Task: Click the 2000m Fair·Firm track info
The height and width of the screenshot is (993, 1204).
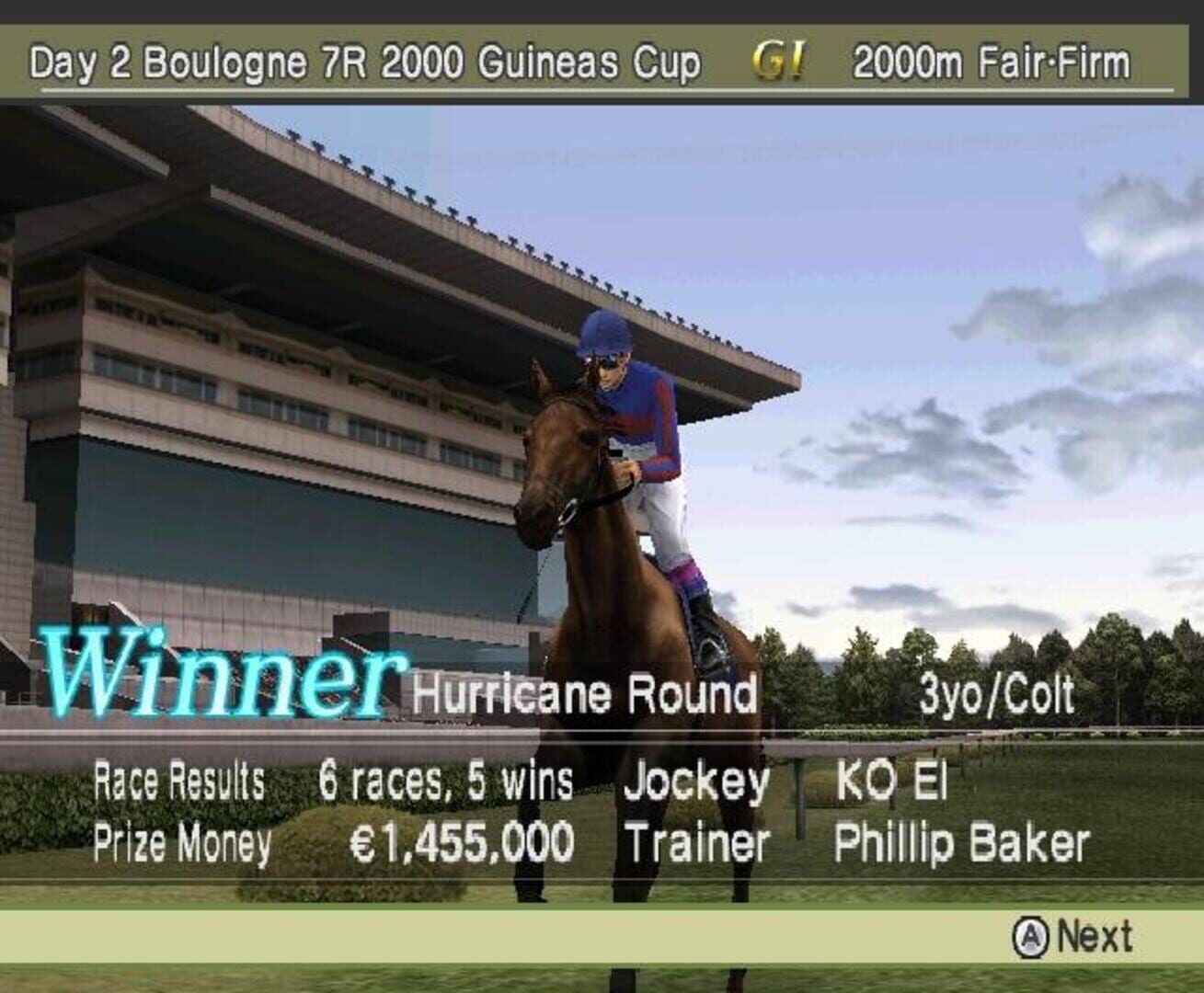Action: click(x=991, y=60)
